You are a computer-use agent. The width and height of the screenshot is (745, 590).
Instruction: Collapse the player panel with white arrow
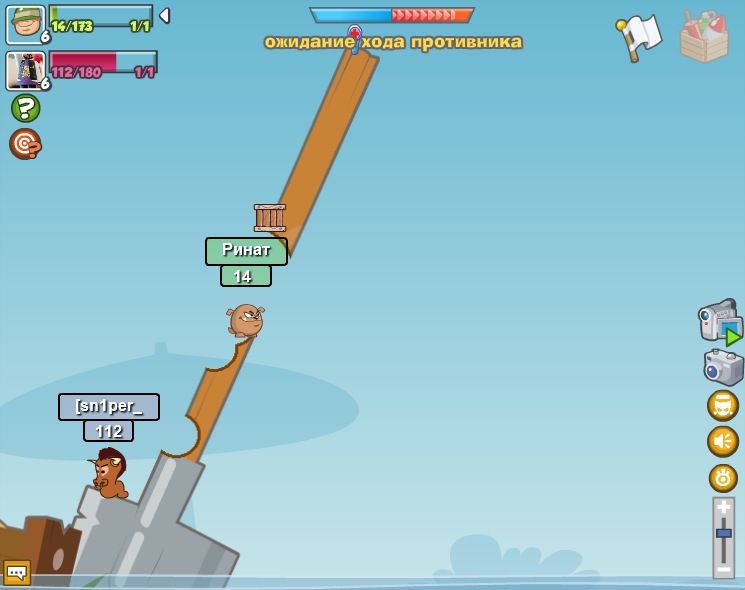(165, 16)
